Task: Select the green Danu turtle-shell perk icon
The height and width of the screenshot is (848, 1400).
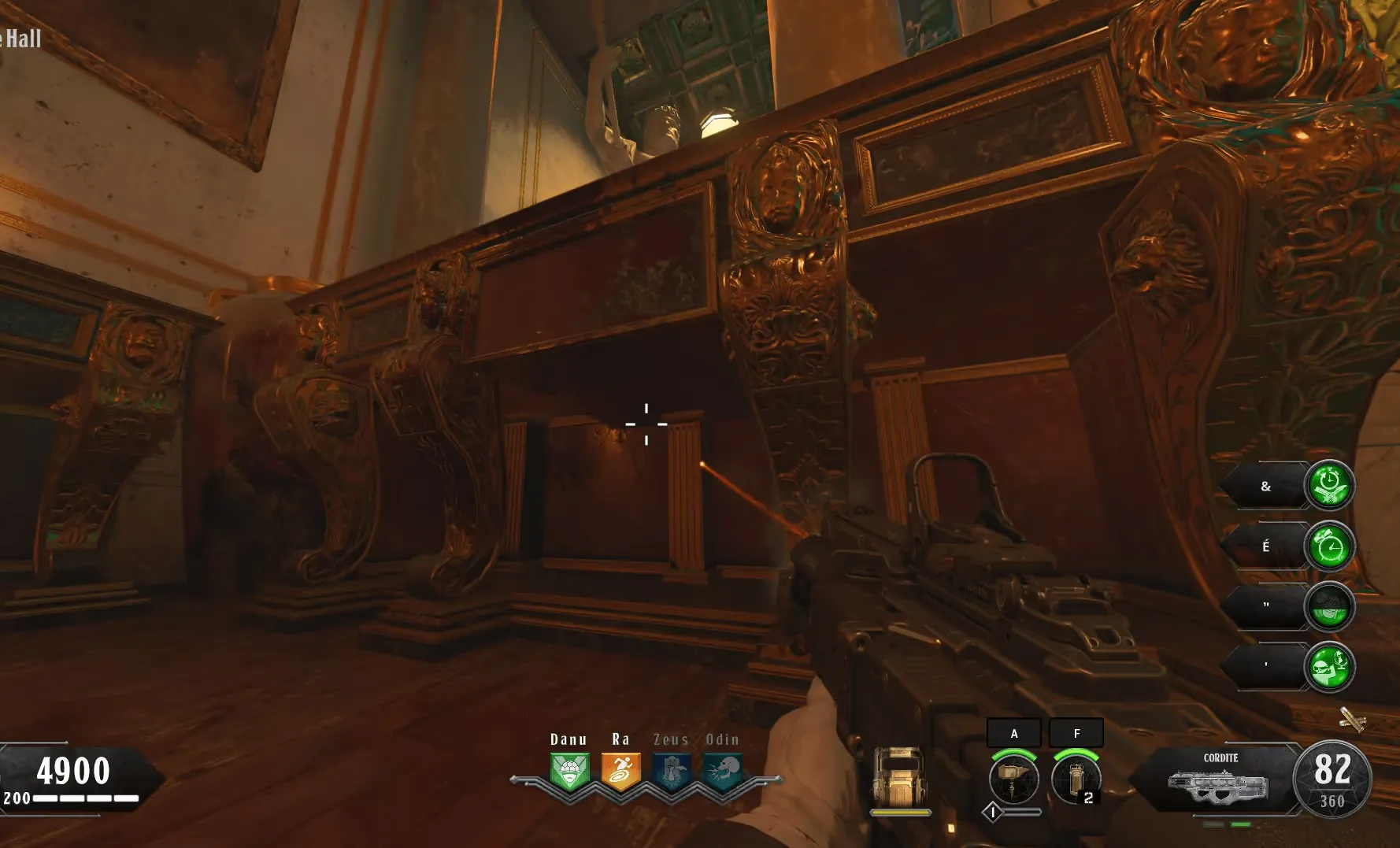Action: [569, 771]
